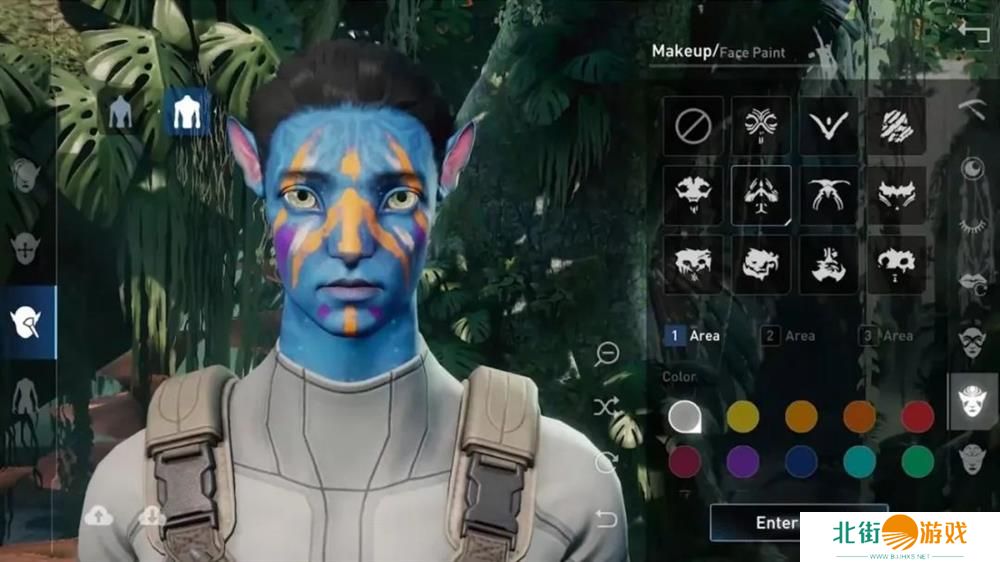The width and height of the screenshot is (1000, 562).
Task: Choose the red color swatch
Action: (917, 416)
